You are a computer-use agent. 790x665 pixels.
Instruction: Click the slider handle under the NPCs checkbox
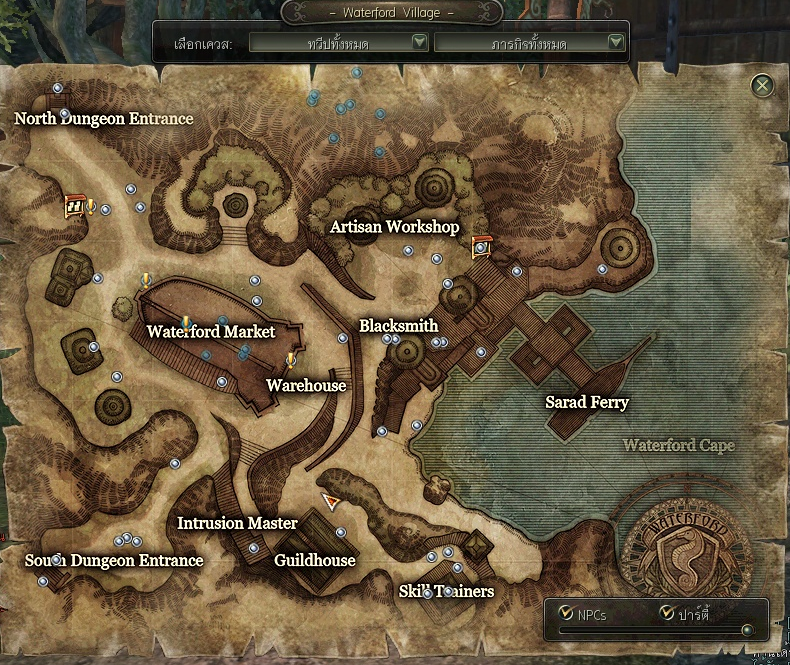click(747, 630)
